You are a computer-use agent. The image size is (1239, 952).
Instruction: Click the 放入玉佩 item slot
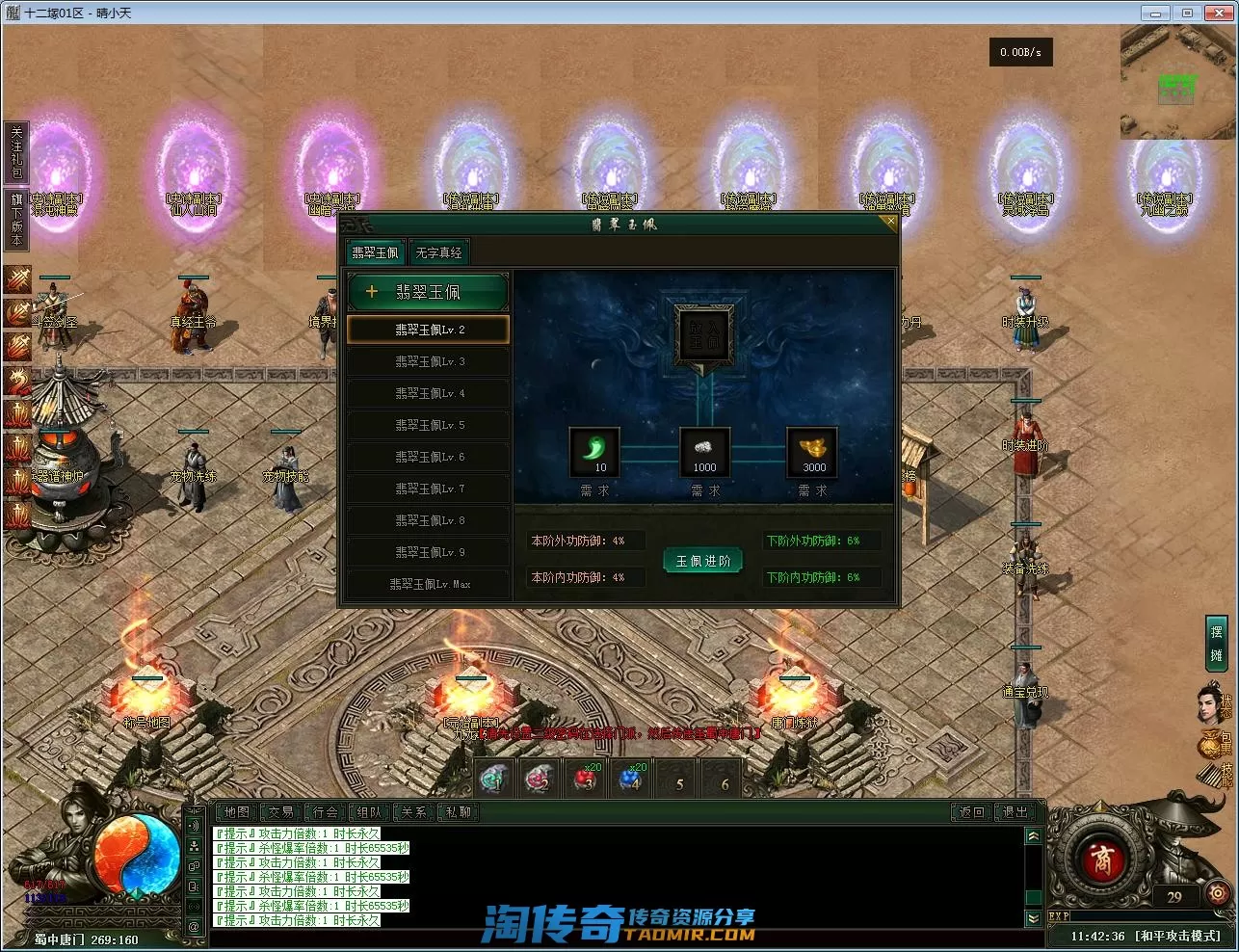(704, 334)
